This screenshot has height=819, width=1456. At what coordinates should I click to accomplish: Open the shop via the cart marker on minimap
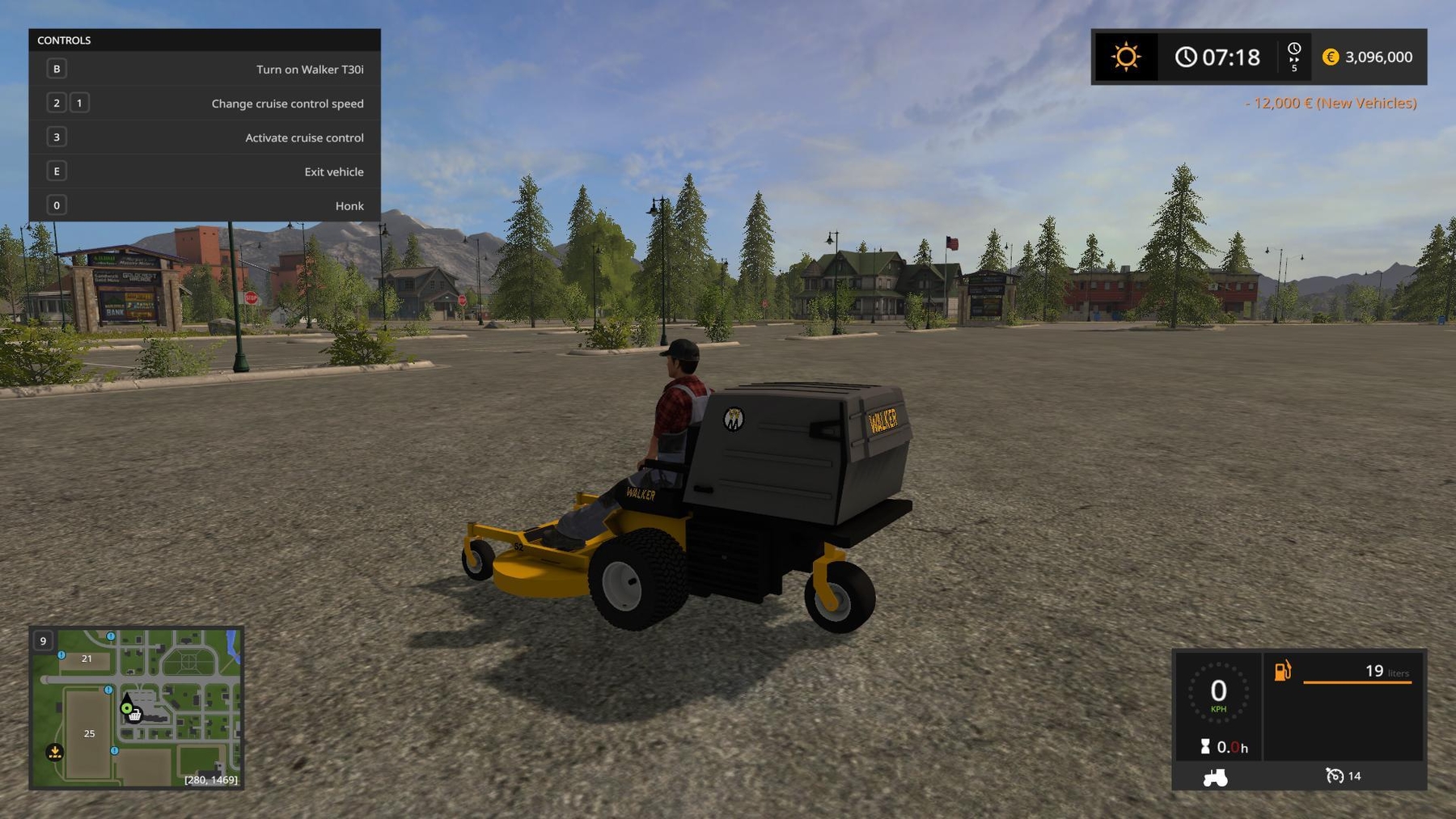(135, 716)
